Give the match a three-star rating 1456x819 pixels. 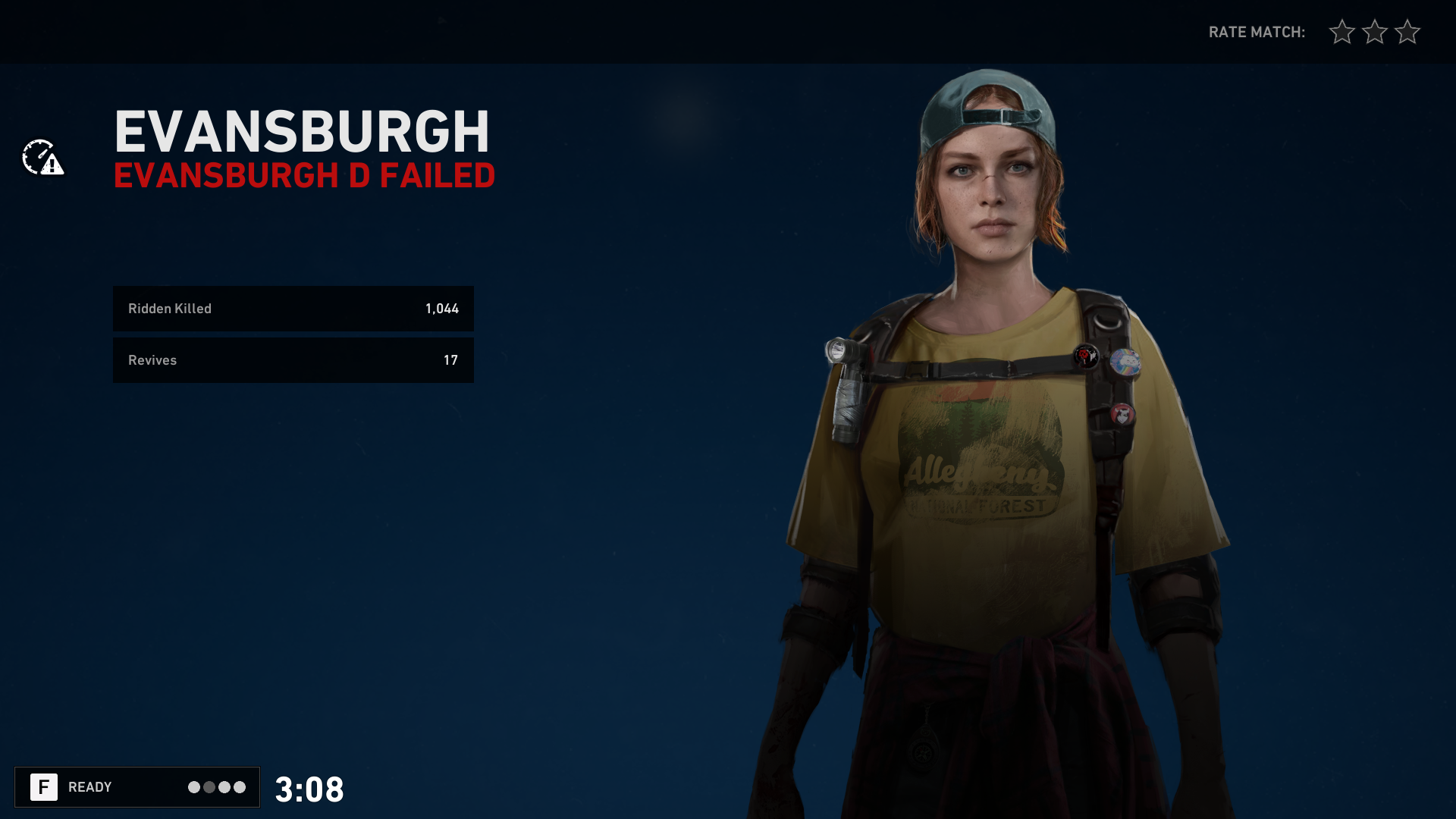coord(1407,32)
